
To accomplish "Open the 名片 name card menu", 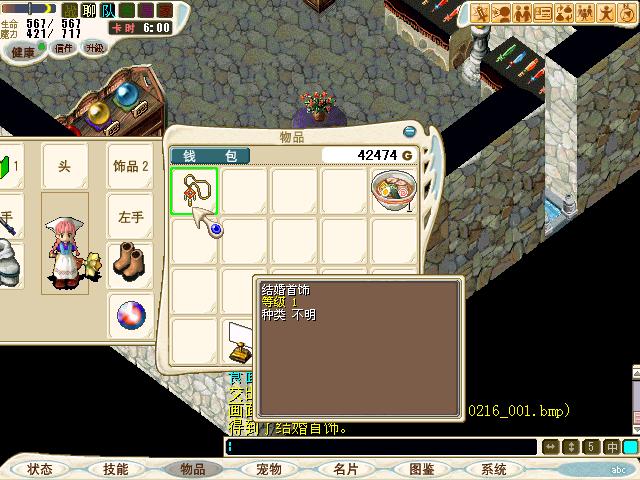I will click(x=345, y=469).
